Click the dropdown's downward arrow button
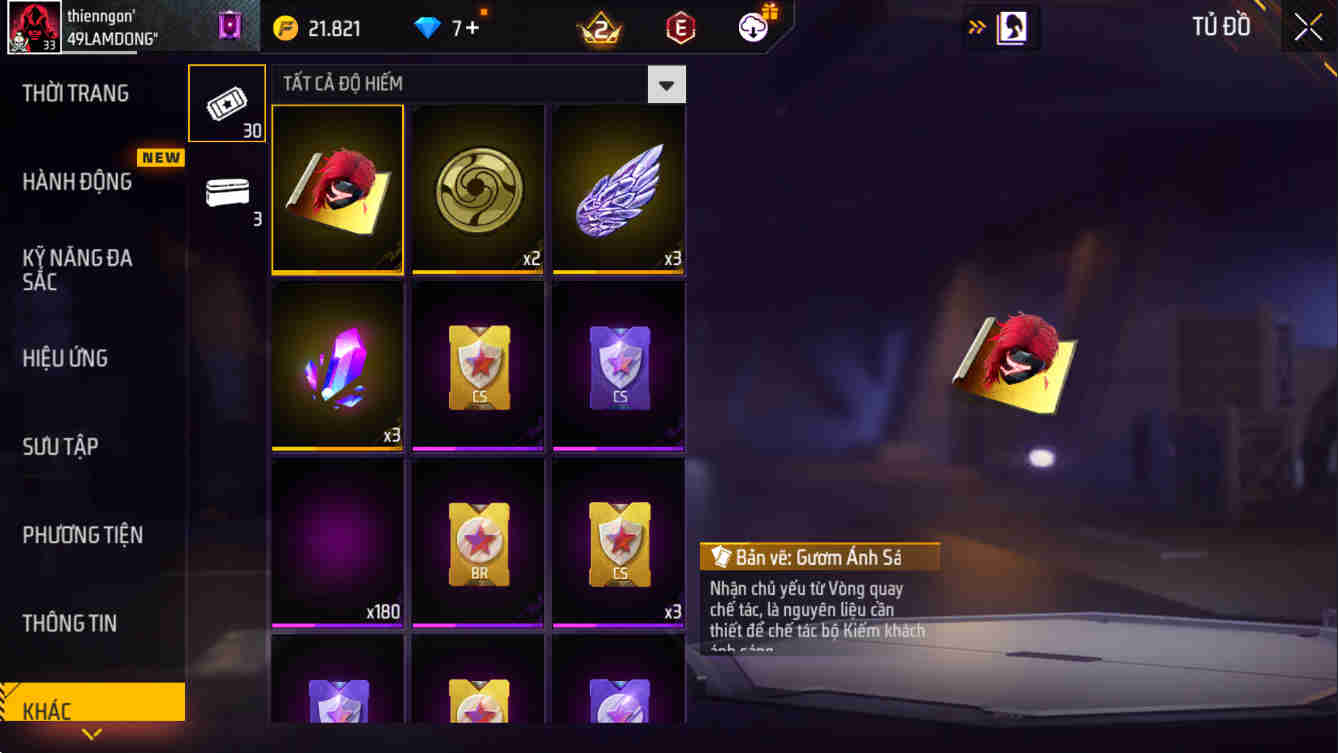This screenshot has height=753, width=1338. [667, 84]
